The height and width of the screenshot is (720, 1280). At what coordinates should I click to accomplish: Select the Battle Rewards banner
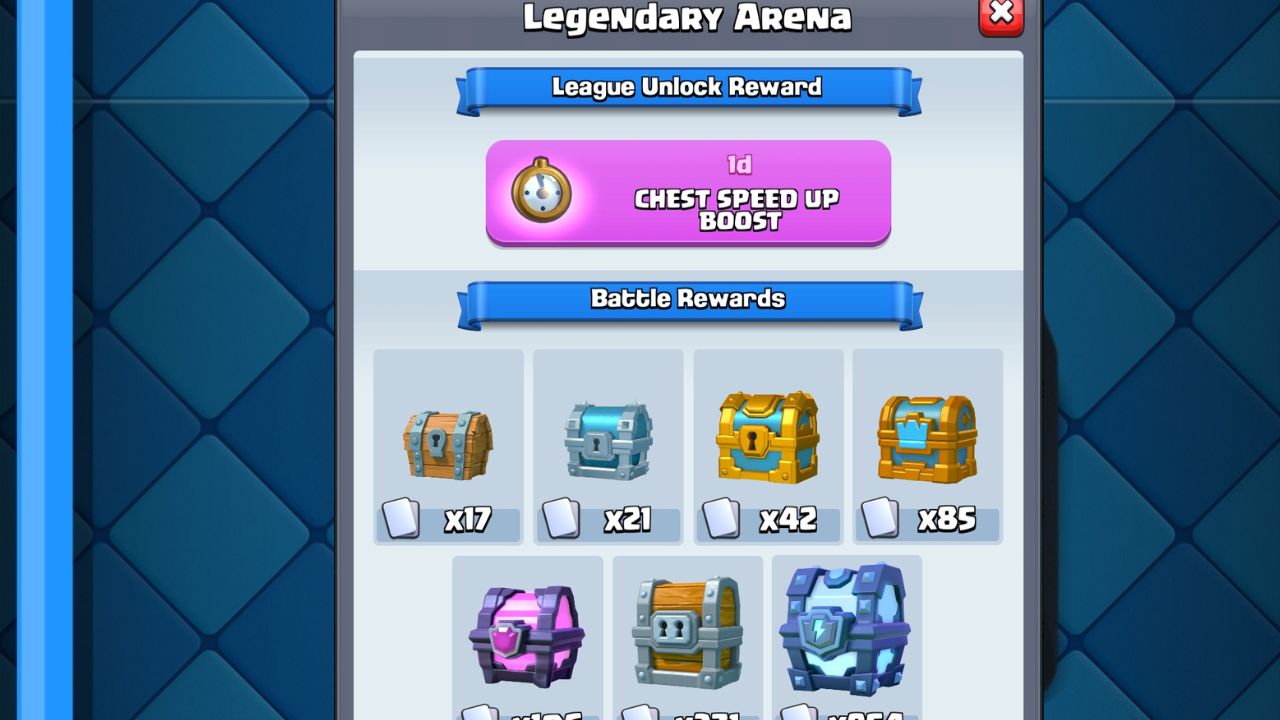tap(685, 298)
